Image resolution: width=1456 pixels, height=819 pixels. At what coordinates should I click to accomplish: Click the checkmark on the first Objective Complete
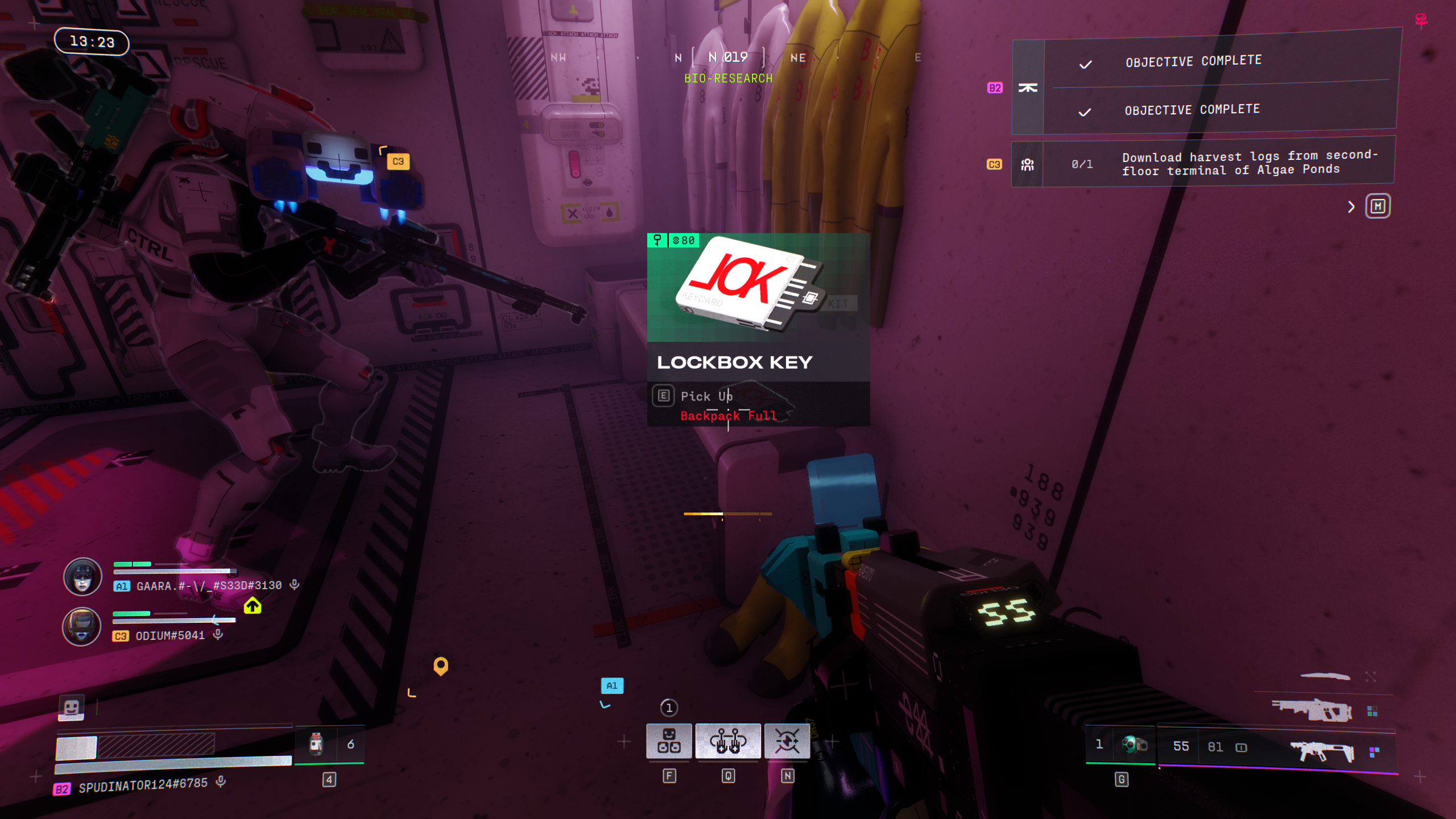click(1086, 64)
